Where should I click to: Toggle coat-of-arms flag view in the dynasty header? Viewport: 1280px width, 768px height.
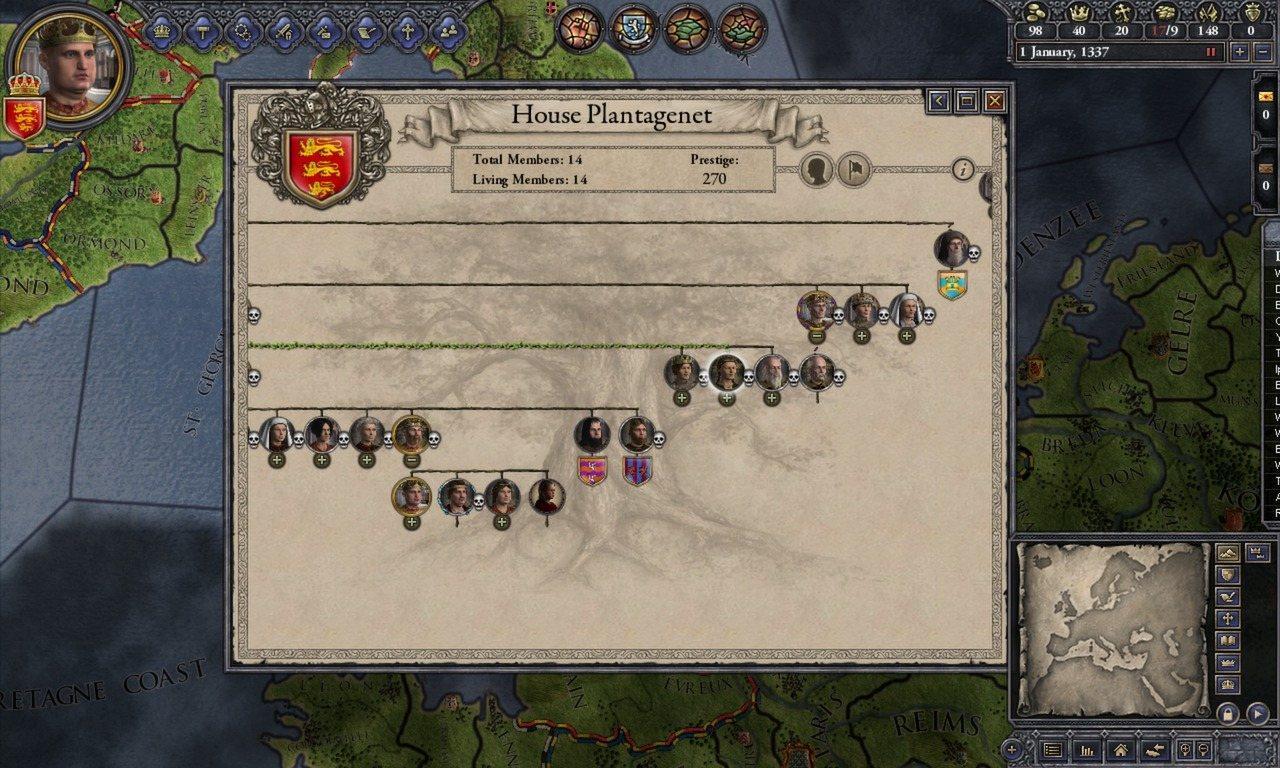pos(853,170)
